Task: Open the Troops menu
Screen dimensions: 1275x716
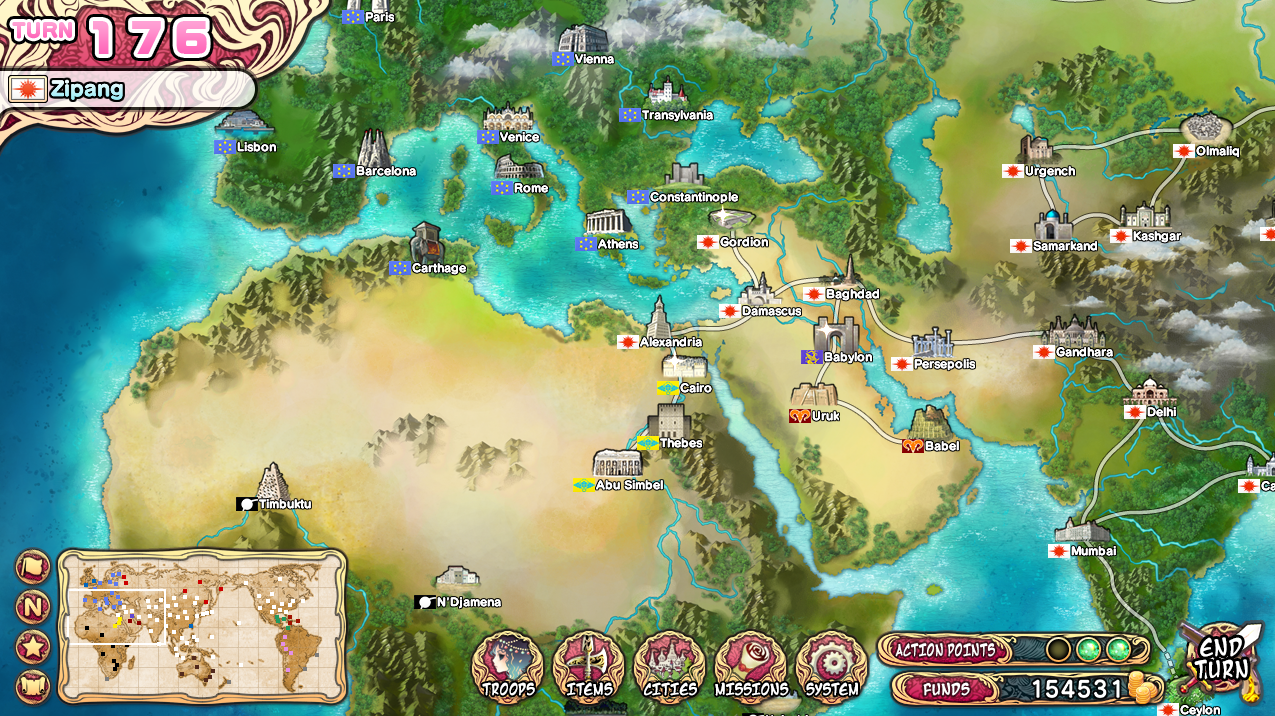Action: 508,664
